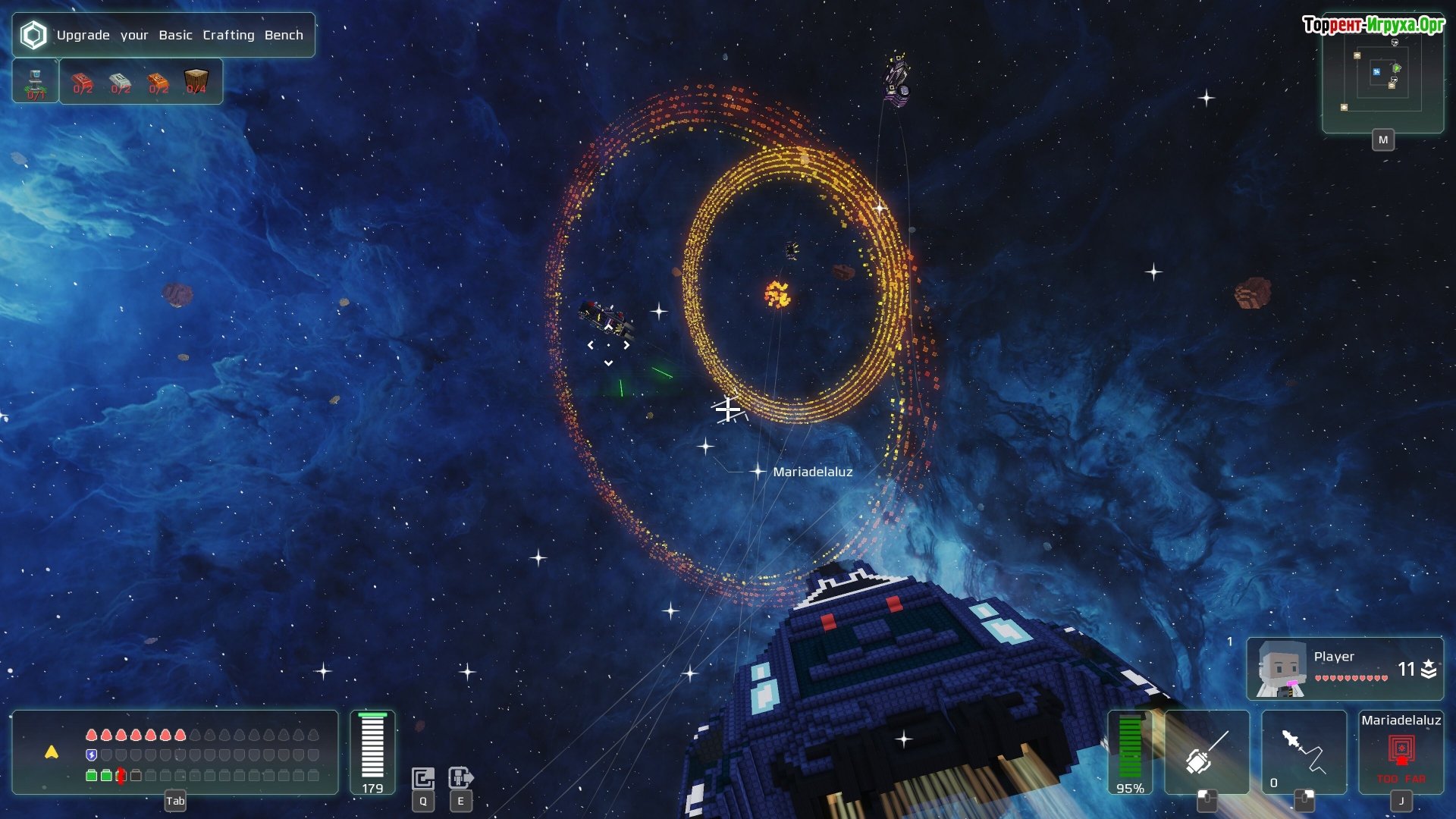Click the dock ship icon
The width and height of the screenshot is (1456, 819).
(423, 778)
